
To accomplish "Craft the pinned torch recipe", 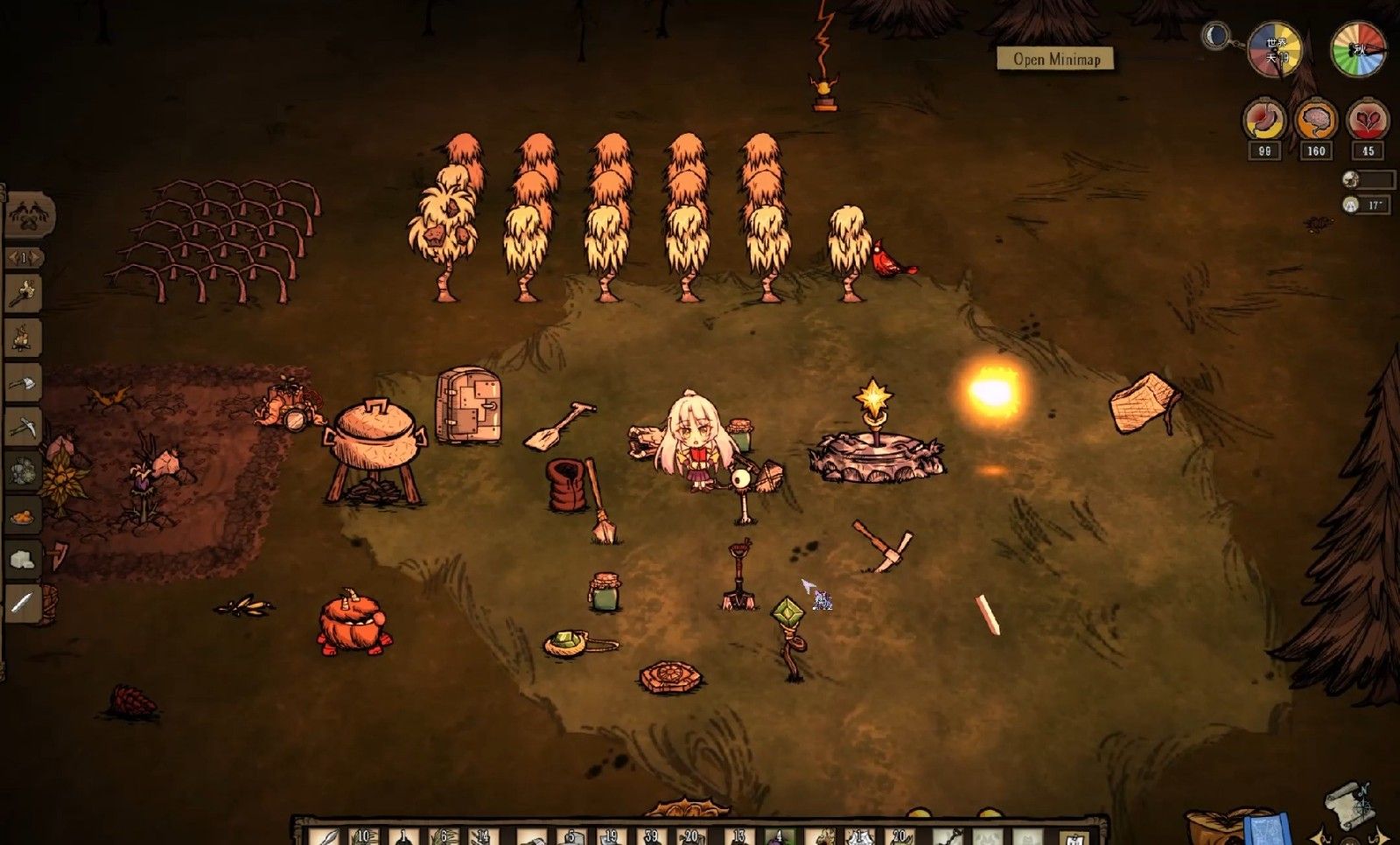I will (23, 293).
